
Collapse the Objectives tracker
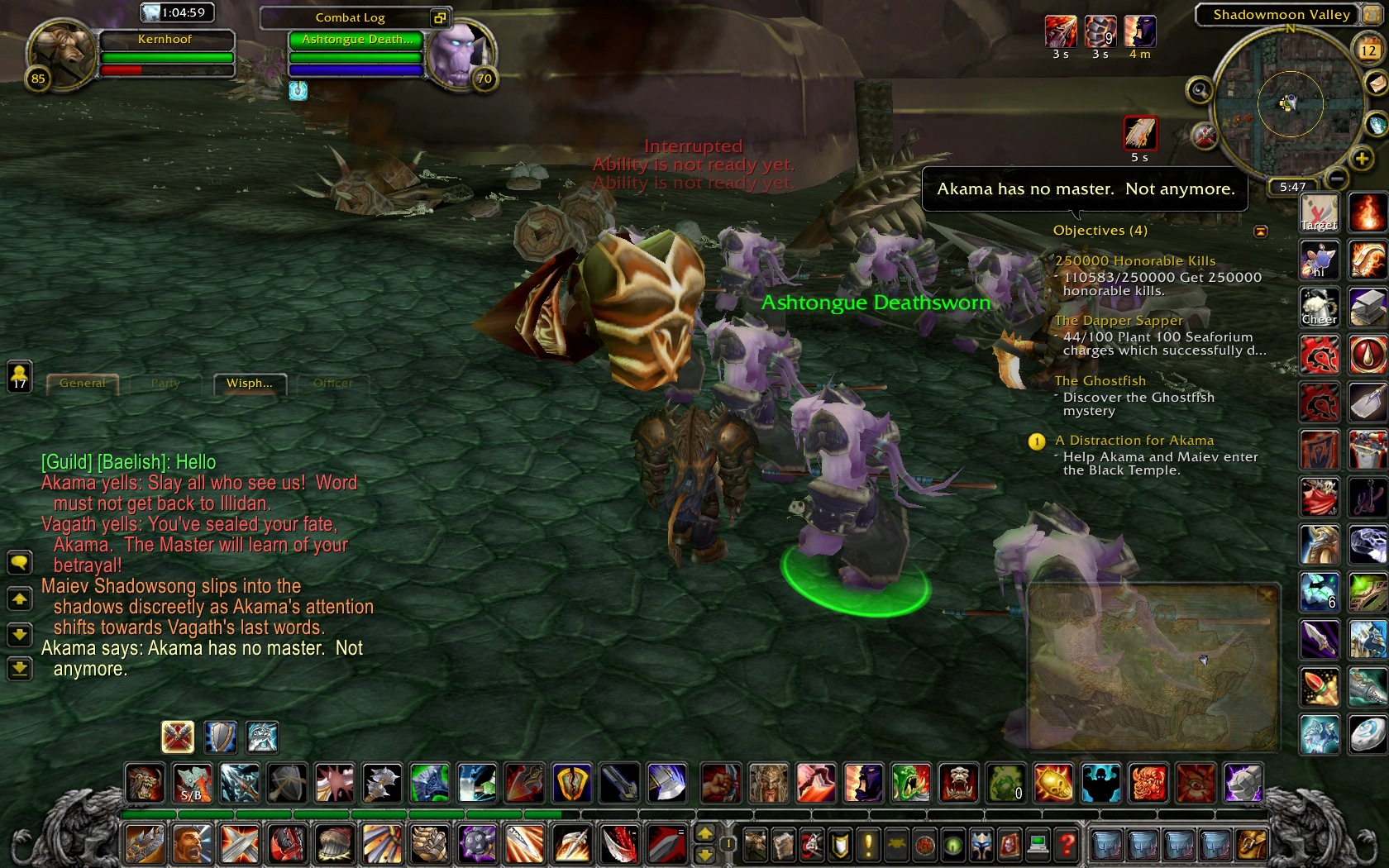pyautogui.click(x=1261, y=231)
